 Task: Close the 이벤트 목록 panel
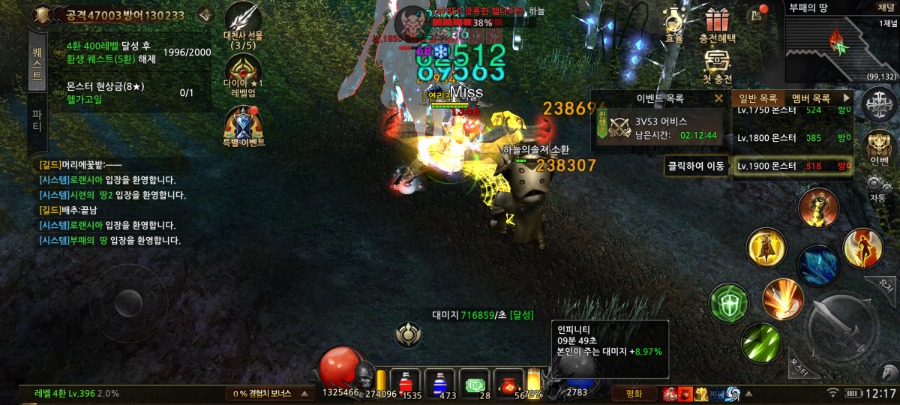click(718, 99)
